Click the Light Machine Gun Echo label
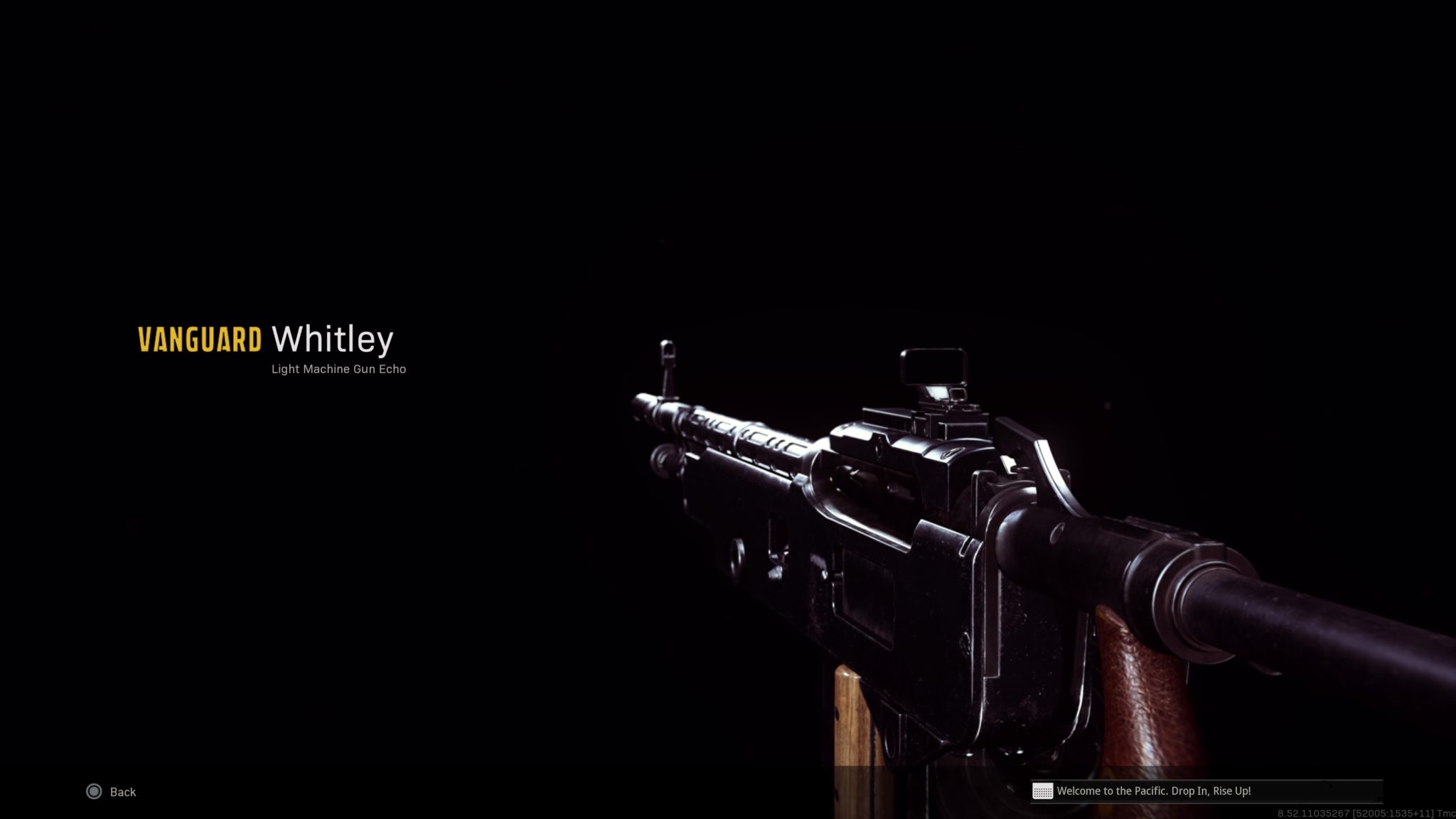The width and height of the screenshot is (1456, 819). point(338,369)
